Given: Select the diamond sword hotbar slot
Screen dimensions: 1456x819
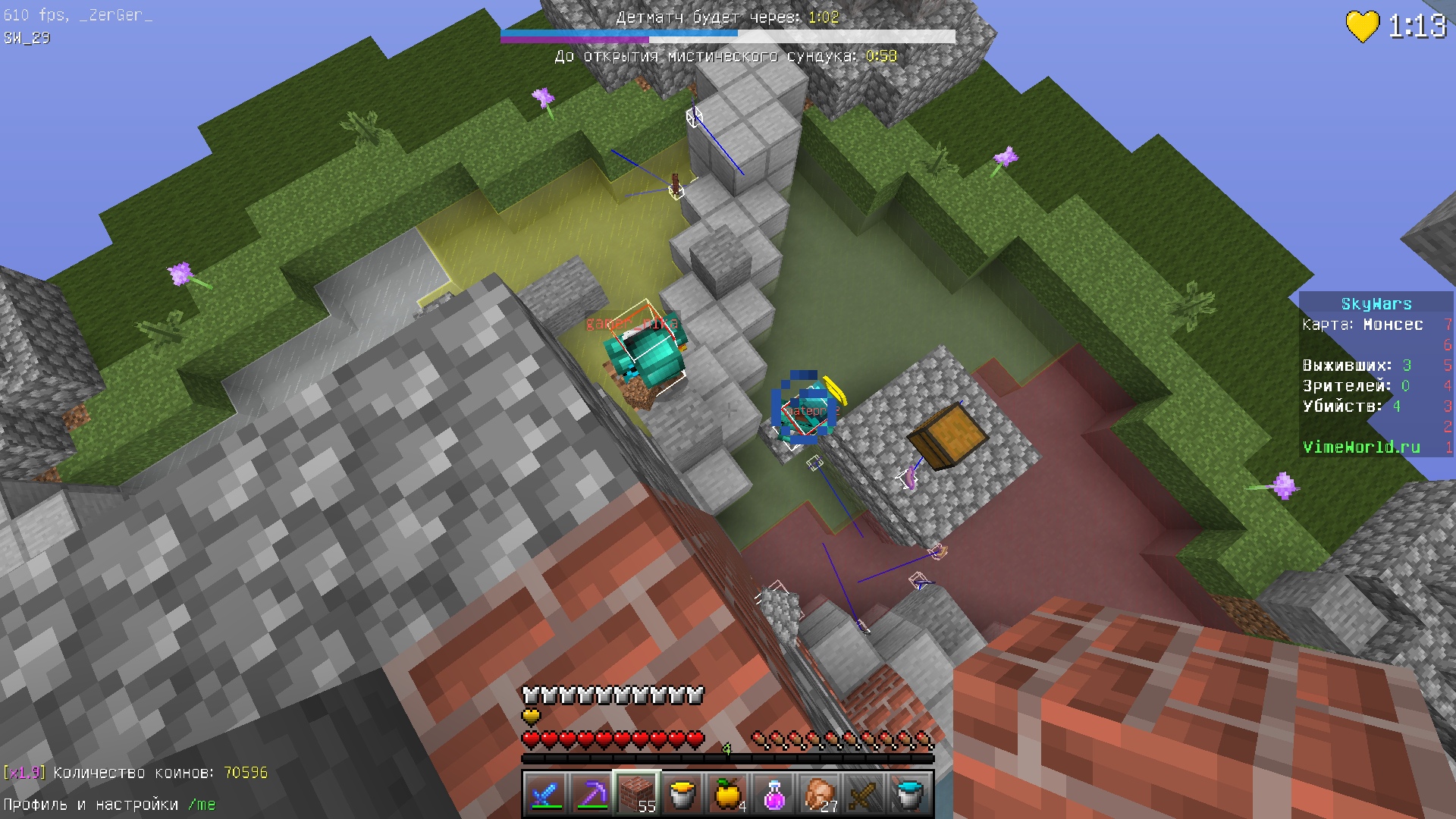Looking at the screenshot, I should click(545, 794).
